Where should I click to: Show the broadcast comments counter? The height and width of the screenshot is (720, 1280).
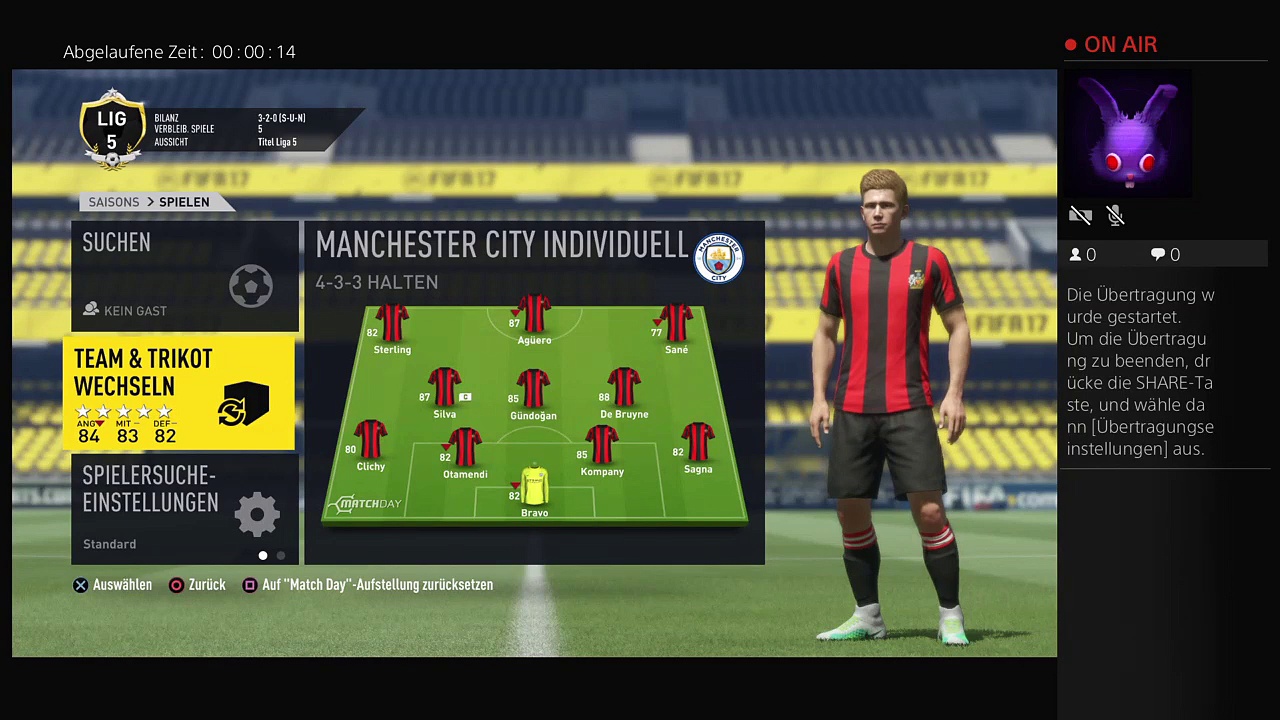point(1165,255)
